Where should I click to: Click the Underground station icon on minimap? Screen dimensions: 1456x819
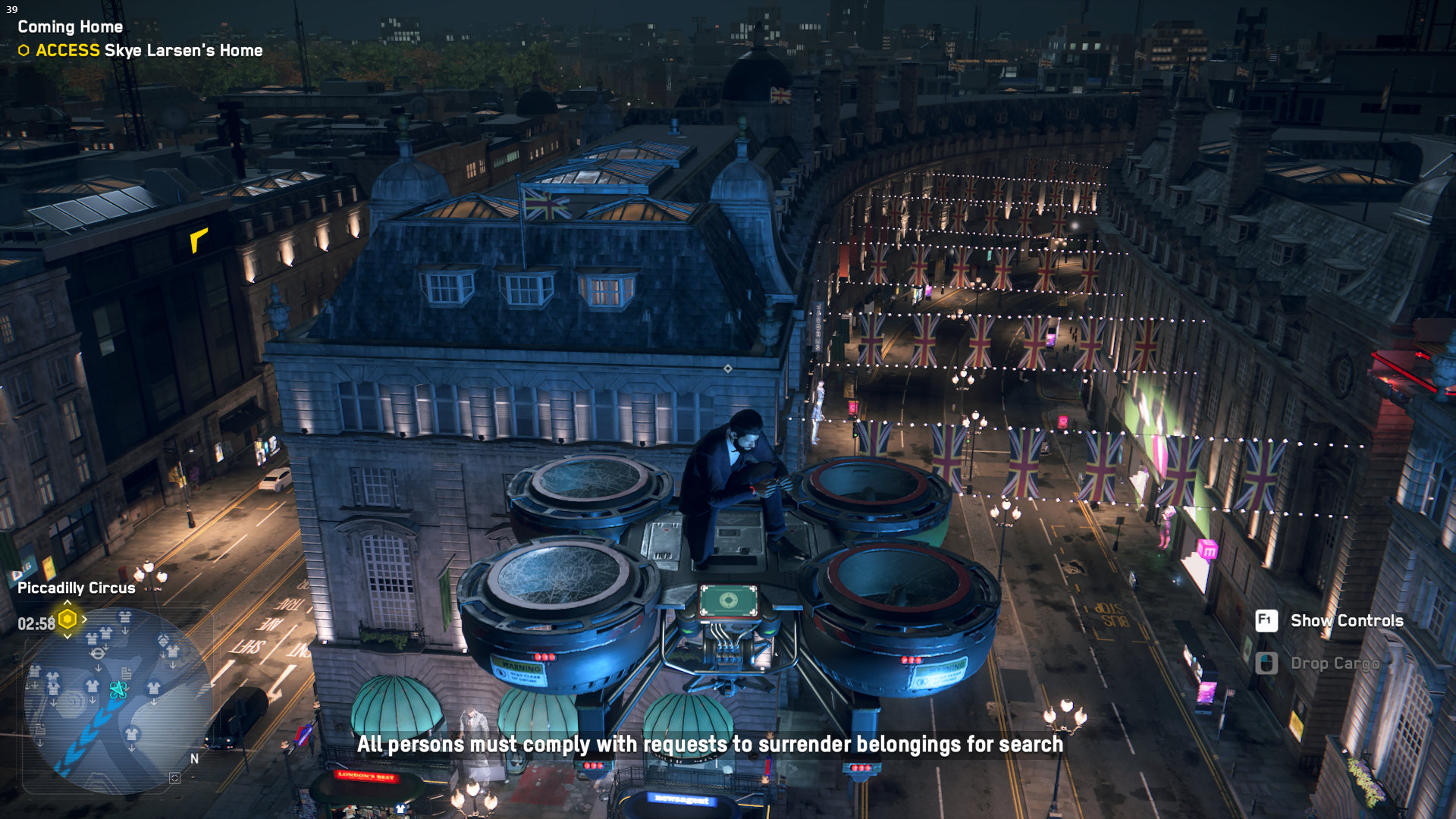[98, 654]
